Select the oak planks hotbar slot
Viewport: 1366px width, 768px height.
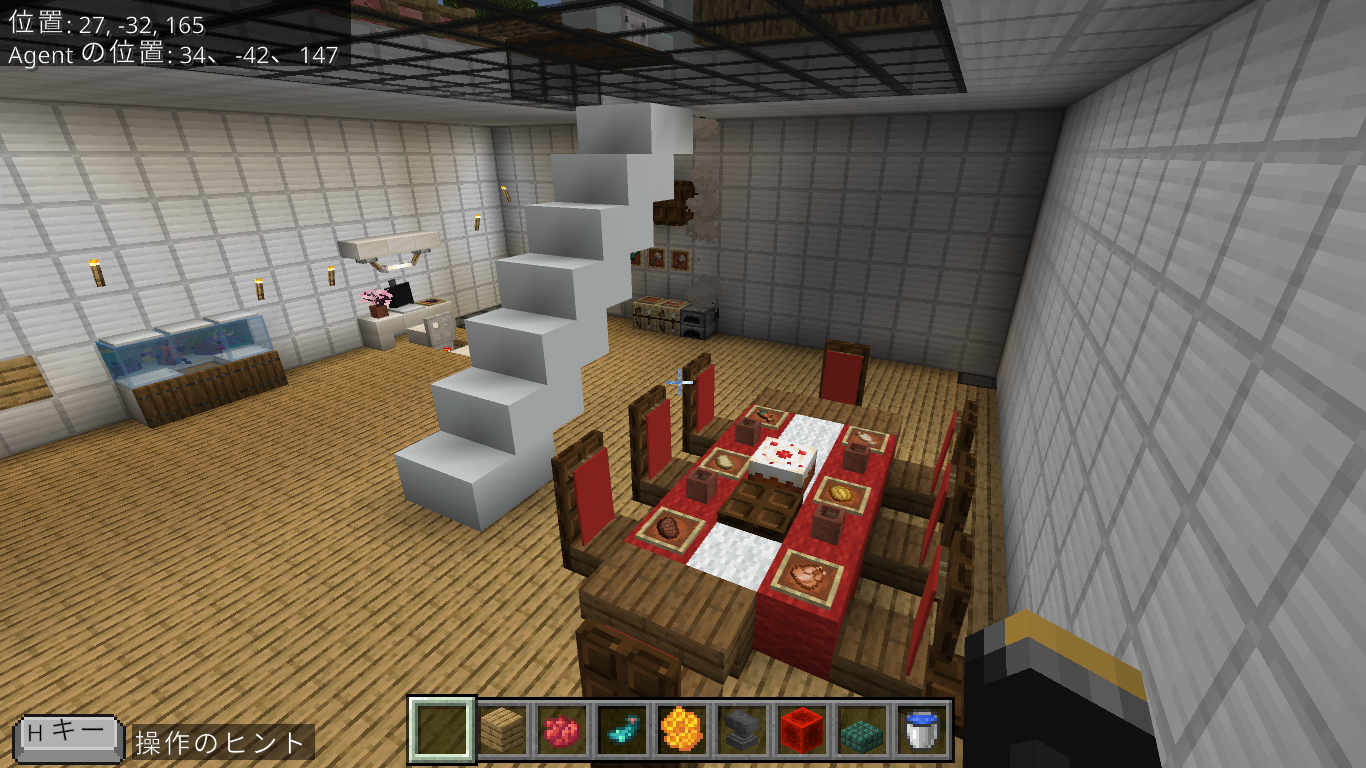(x=502, y=730)
